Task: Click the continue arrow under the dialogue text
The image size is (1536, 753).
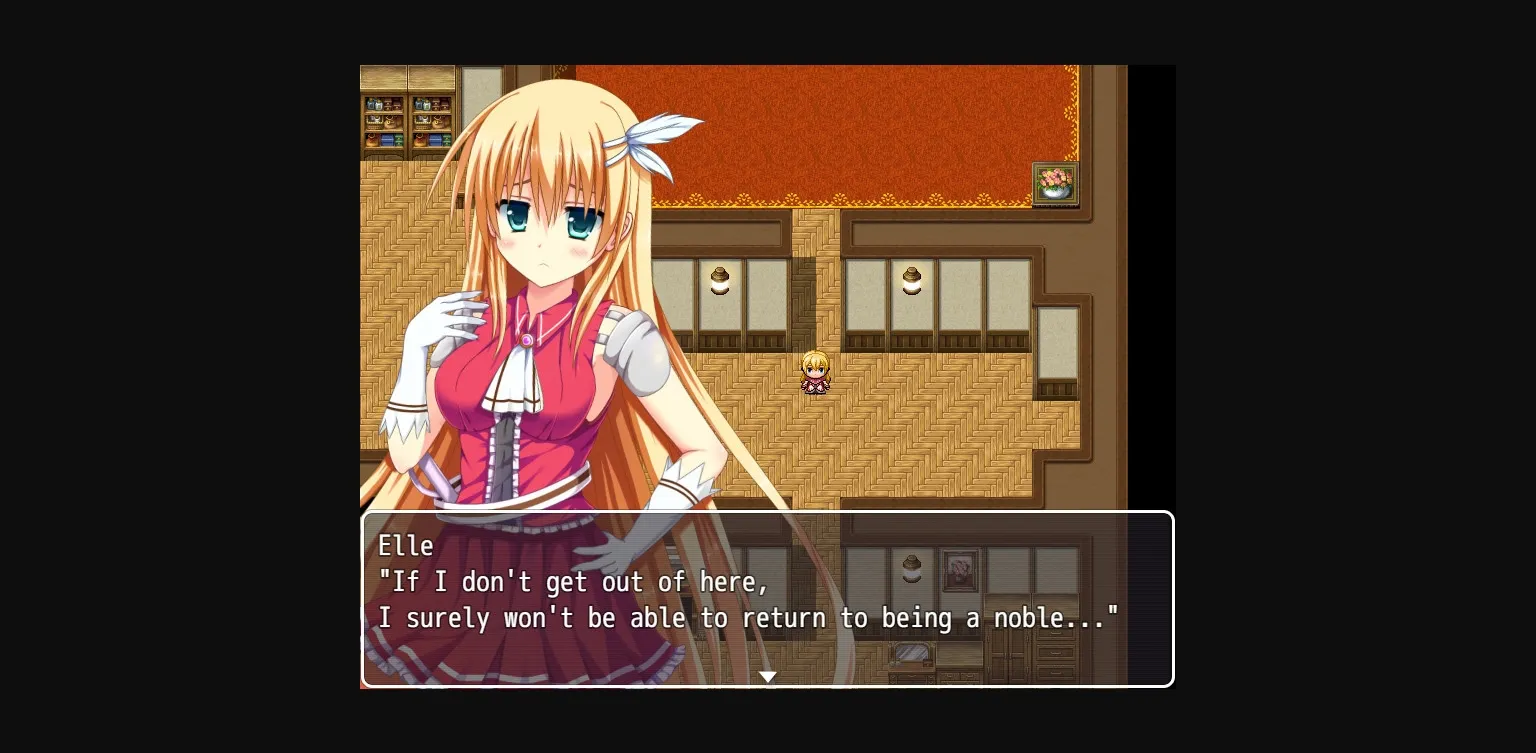Action: click(768, 676)
